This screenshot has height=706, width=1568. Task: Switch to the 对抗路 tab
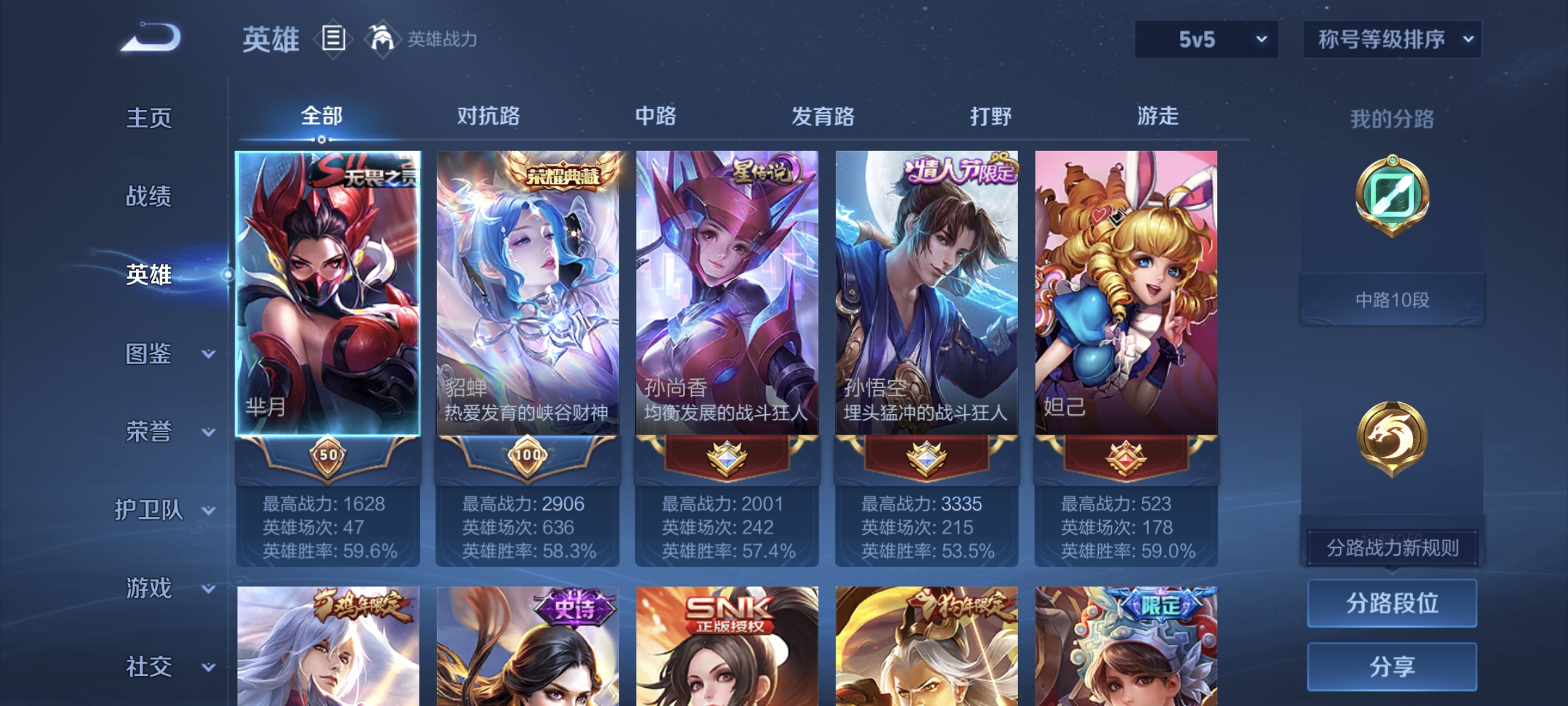coord(489,116)
